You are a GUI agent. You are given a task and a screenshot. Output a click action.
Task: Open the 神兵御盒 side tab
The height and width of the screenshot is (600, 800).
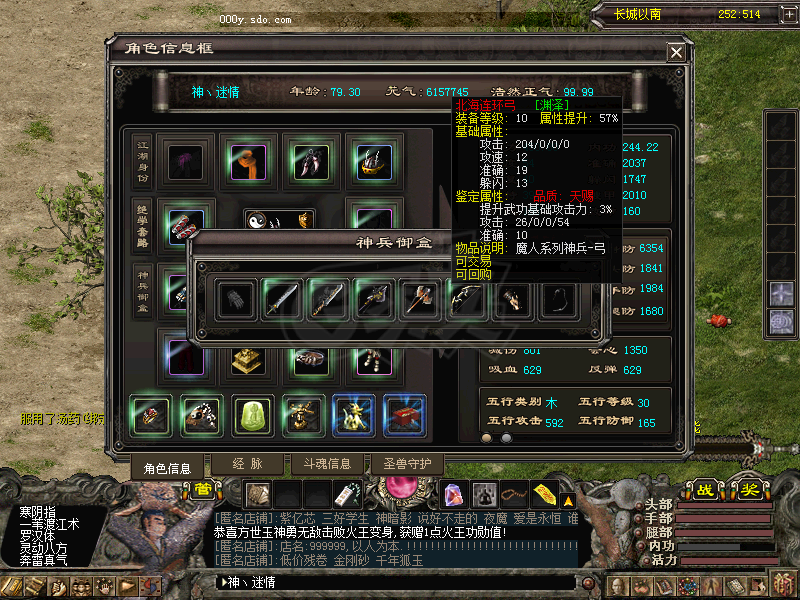[141, 288]
